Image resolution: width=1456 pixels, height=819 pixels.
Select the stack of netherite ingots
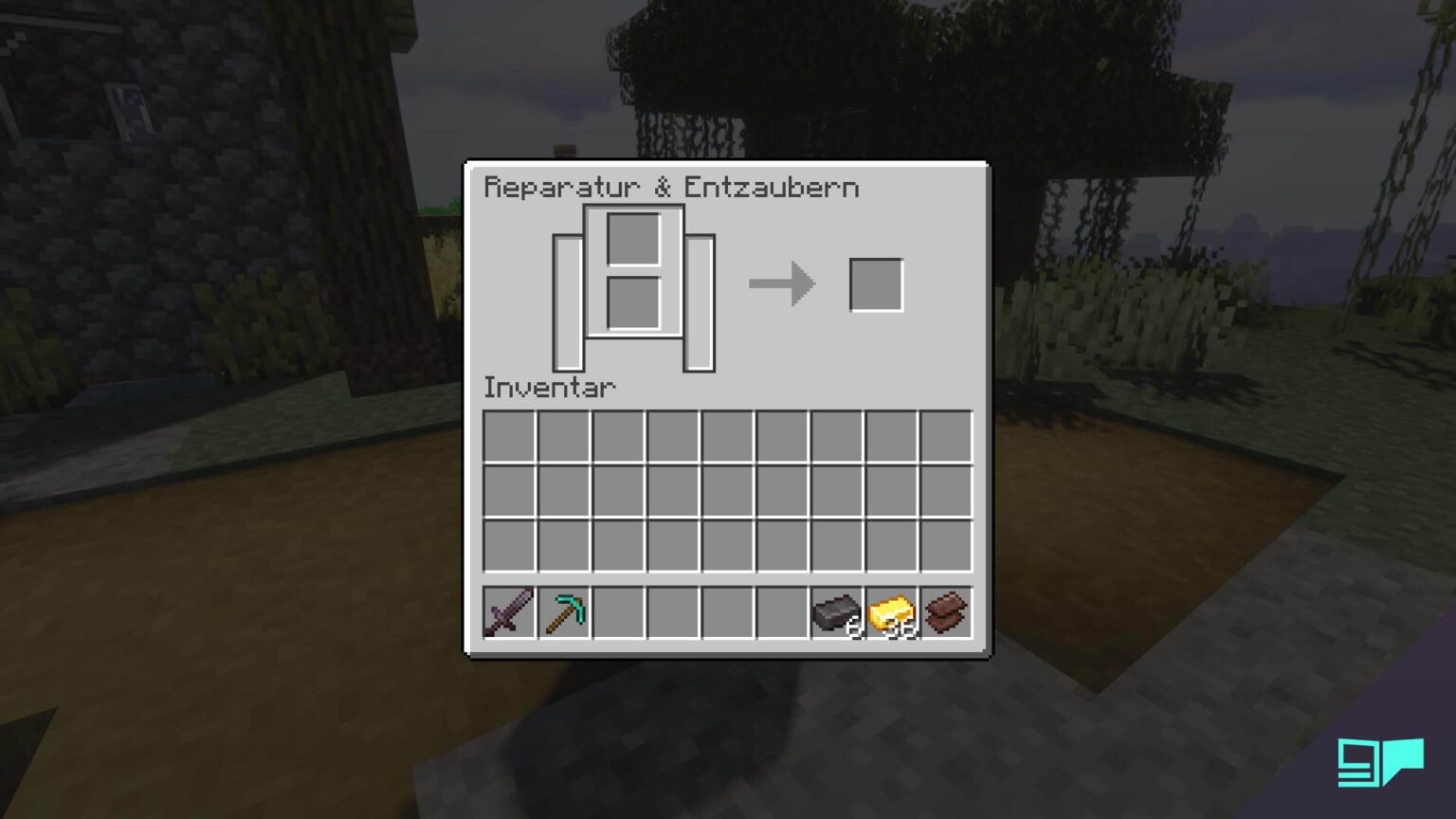[x=838, y=612]
